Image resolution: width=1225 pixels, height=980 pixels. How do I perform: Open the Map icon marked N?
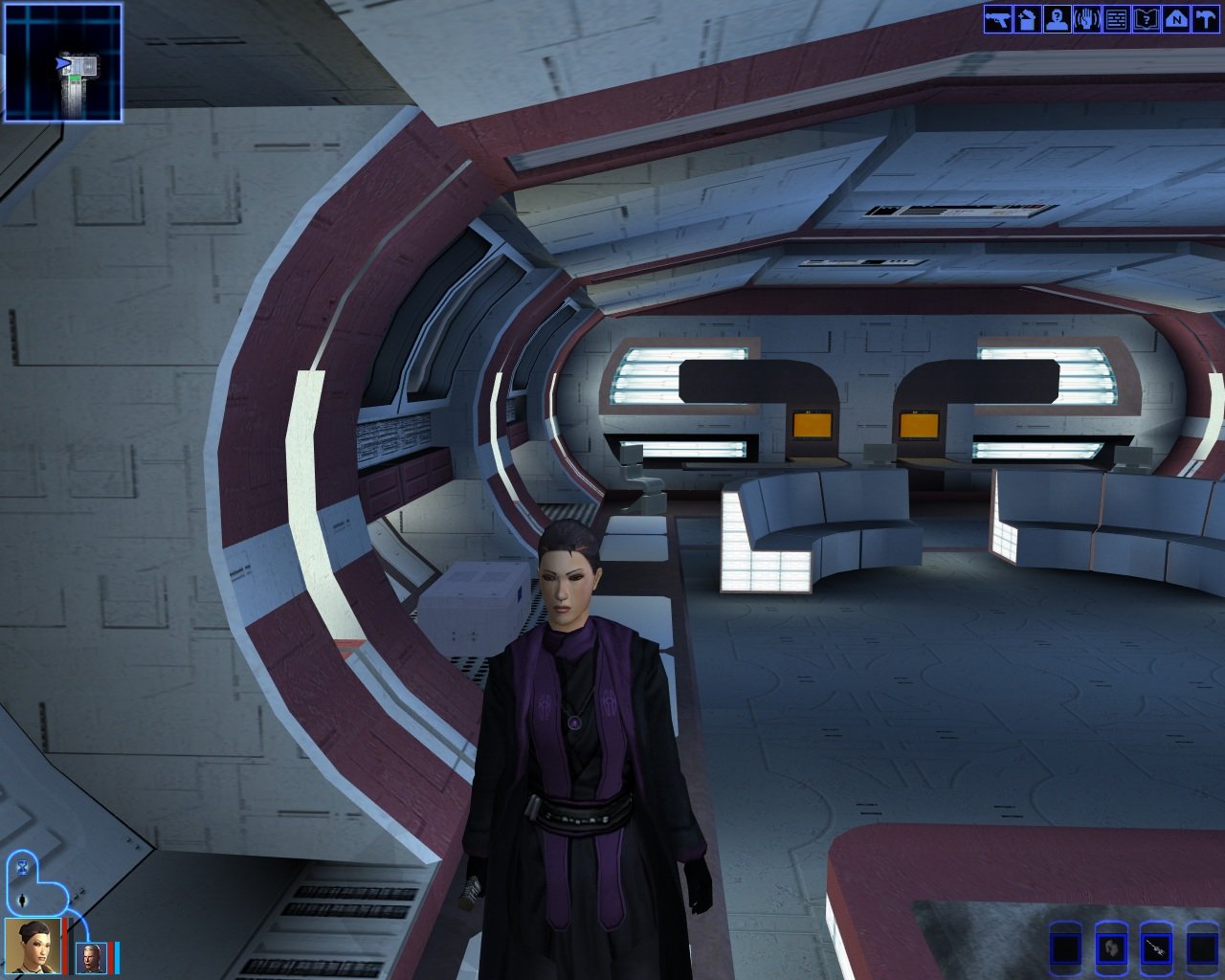point(1175,19)
